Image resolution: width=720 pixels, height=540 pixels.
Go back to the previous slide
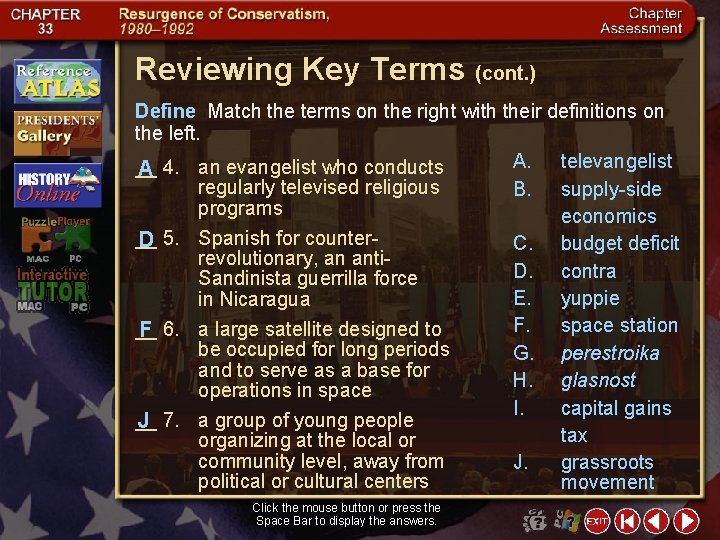coord(656,521)
